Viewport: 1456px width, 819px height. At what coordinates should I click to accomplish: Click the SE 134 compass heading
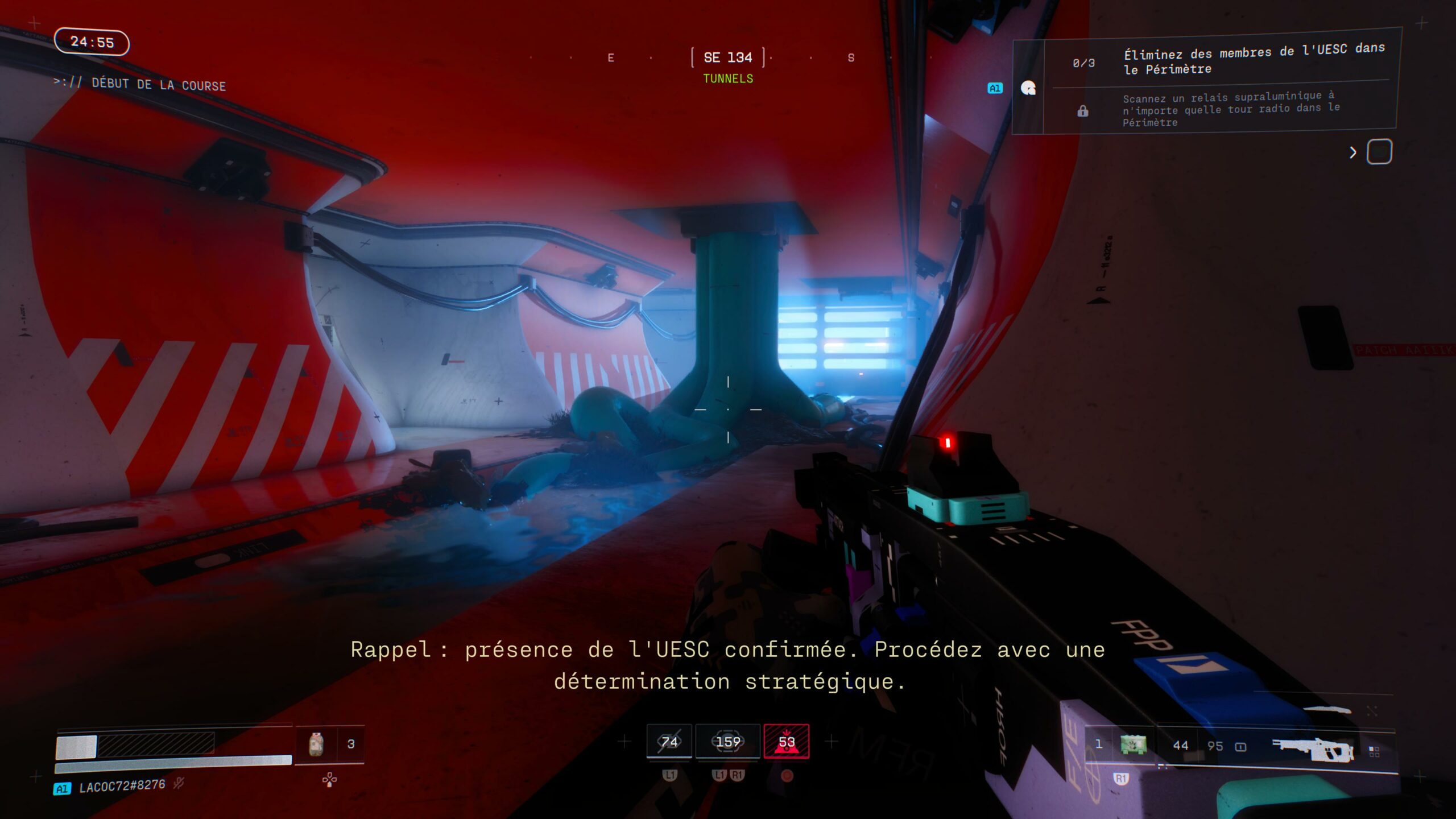[727, 57]
